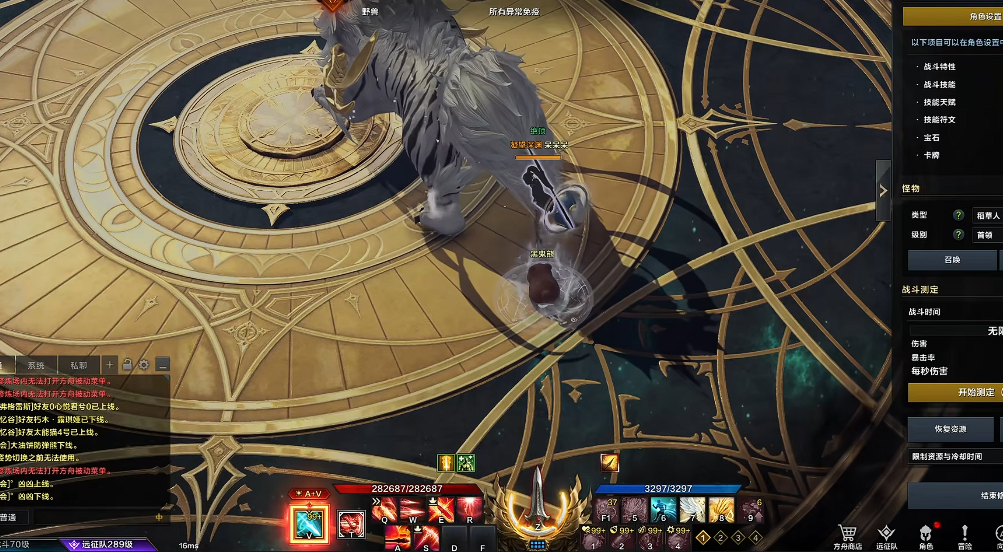Image resolution: width=1003 pixels, height=552 pixels.
Task: Collapse the side panel with the arrow tab
Action: [x=883, y=190]
